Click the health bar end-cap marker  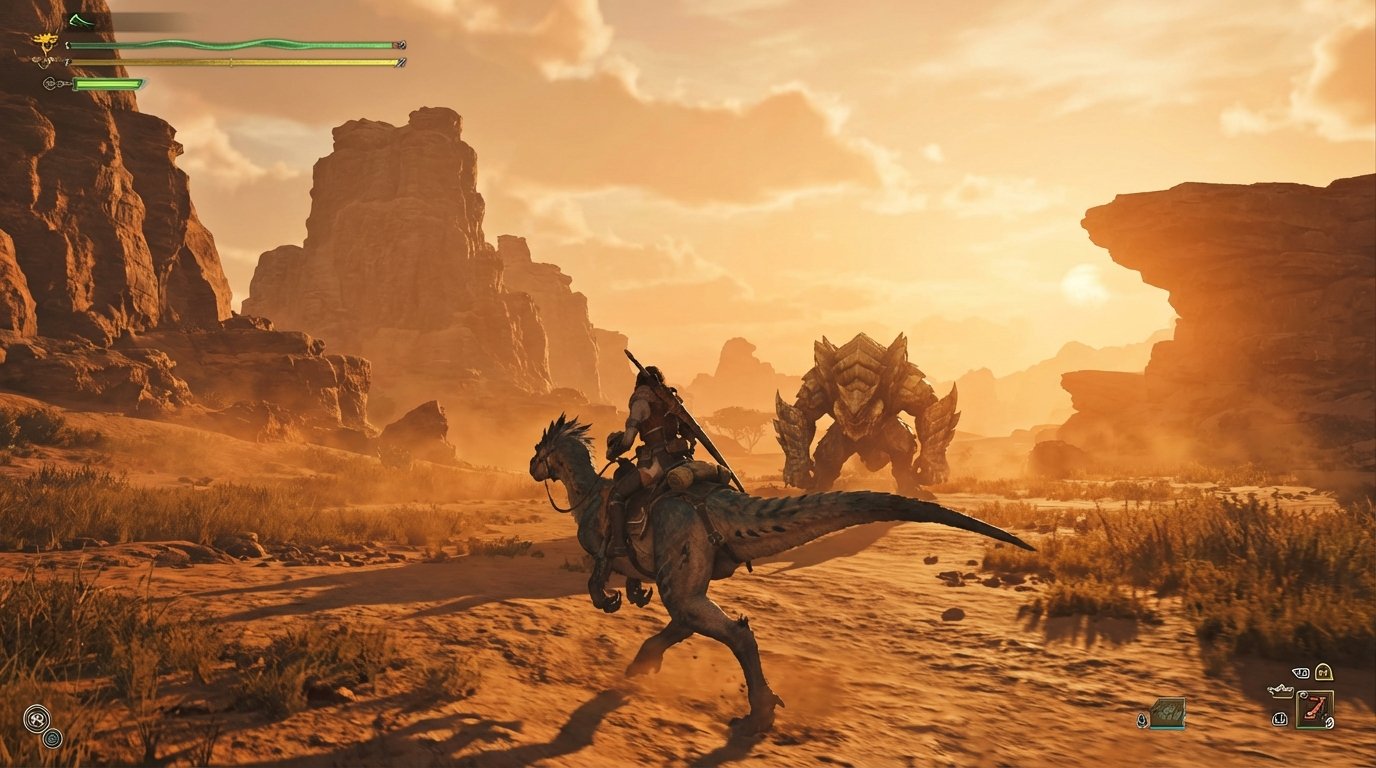click(400, 45)
